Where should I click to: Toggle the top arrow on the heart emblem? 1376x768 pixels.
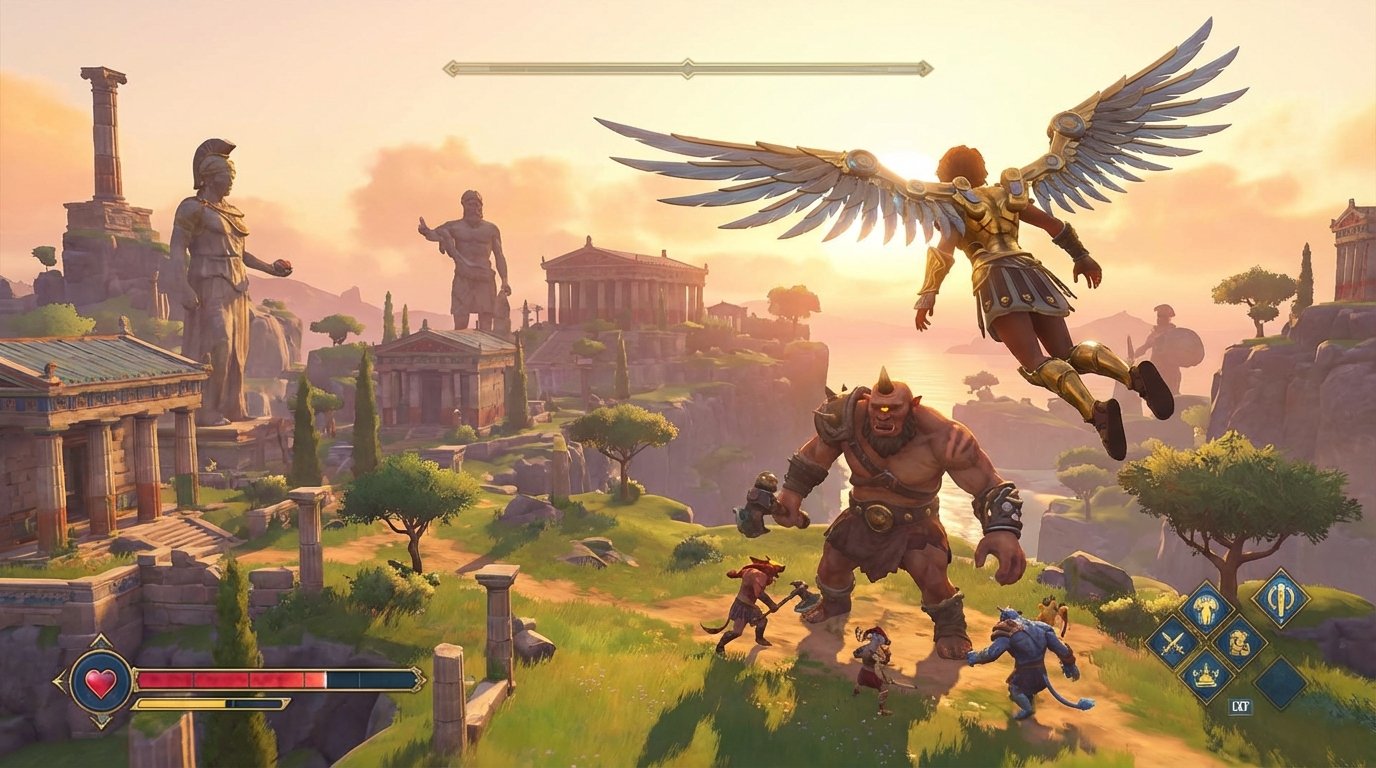(x=101, y=639)
